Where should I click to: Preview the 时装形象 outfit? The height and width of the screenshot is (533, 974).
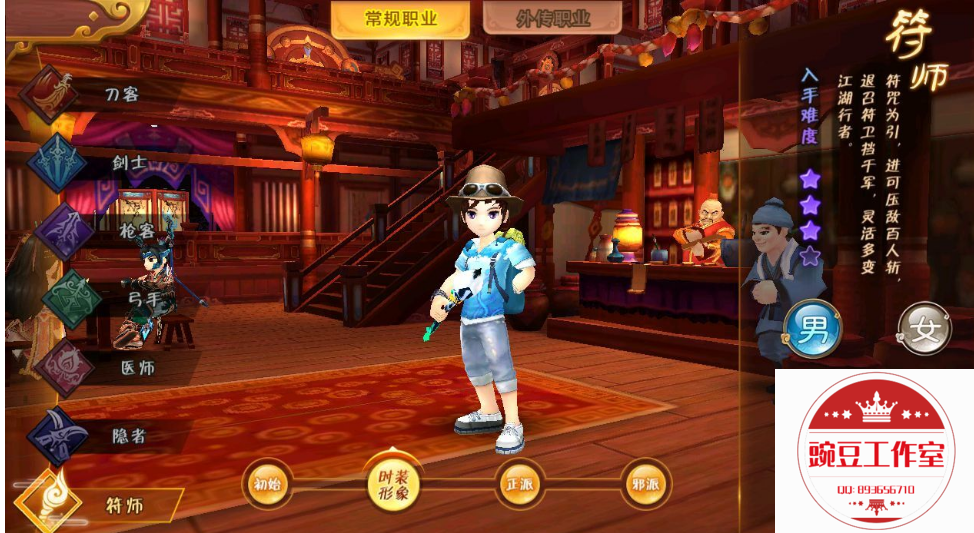tap(393, 485)
